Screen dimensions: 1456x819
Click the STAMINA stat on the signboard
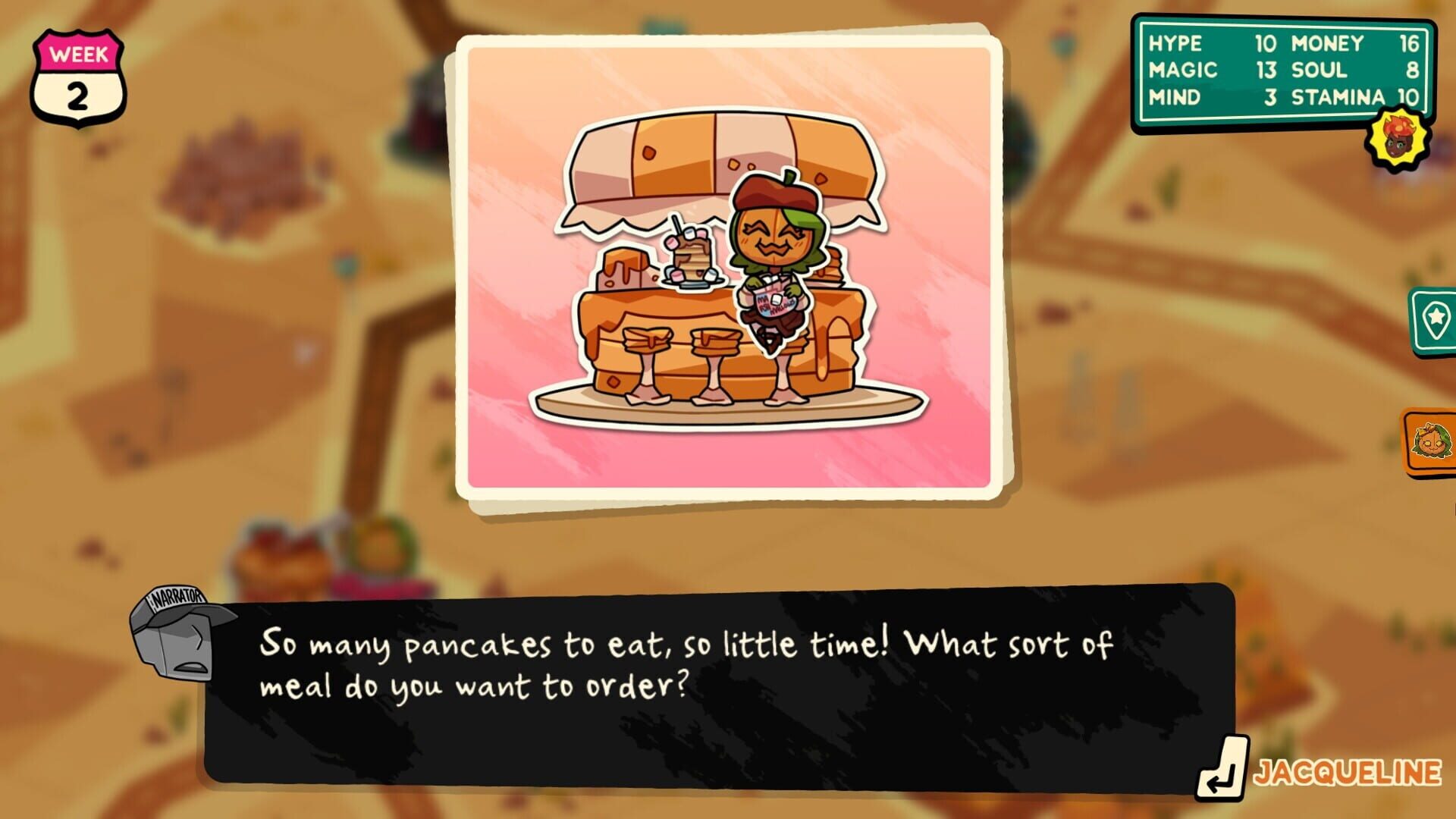pyautogui.click(x=1342, y=97)
